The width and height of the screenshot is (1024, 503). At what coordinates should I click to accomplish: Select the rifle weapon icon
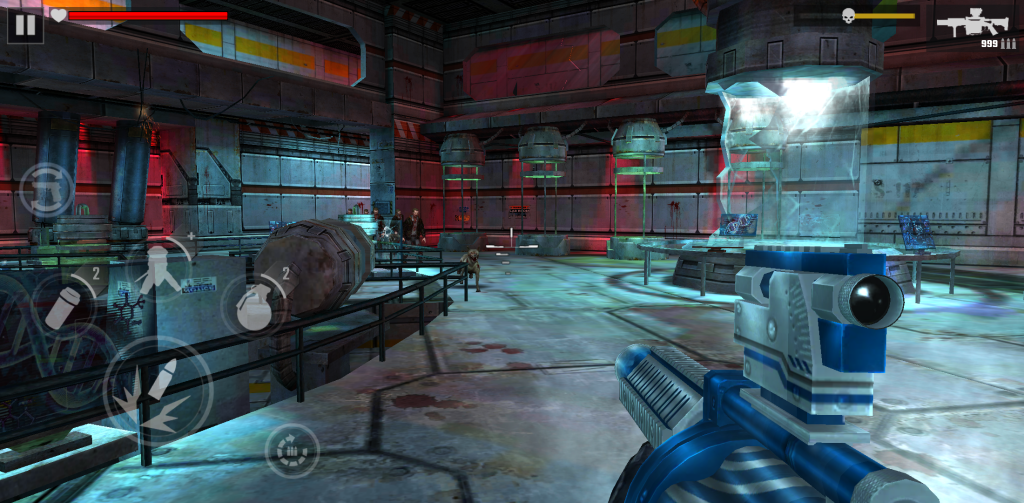tap(975, 24)
